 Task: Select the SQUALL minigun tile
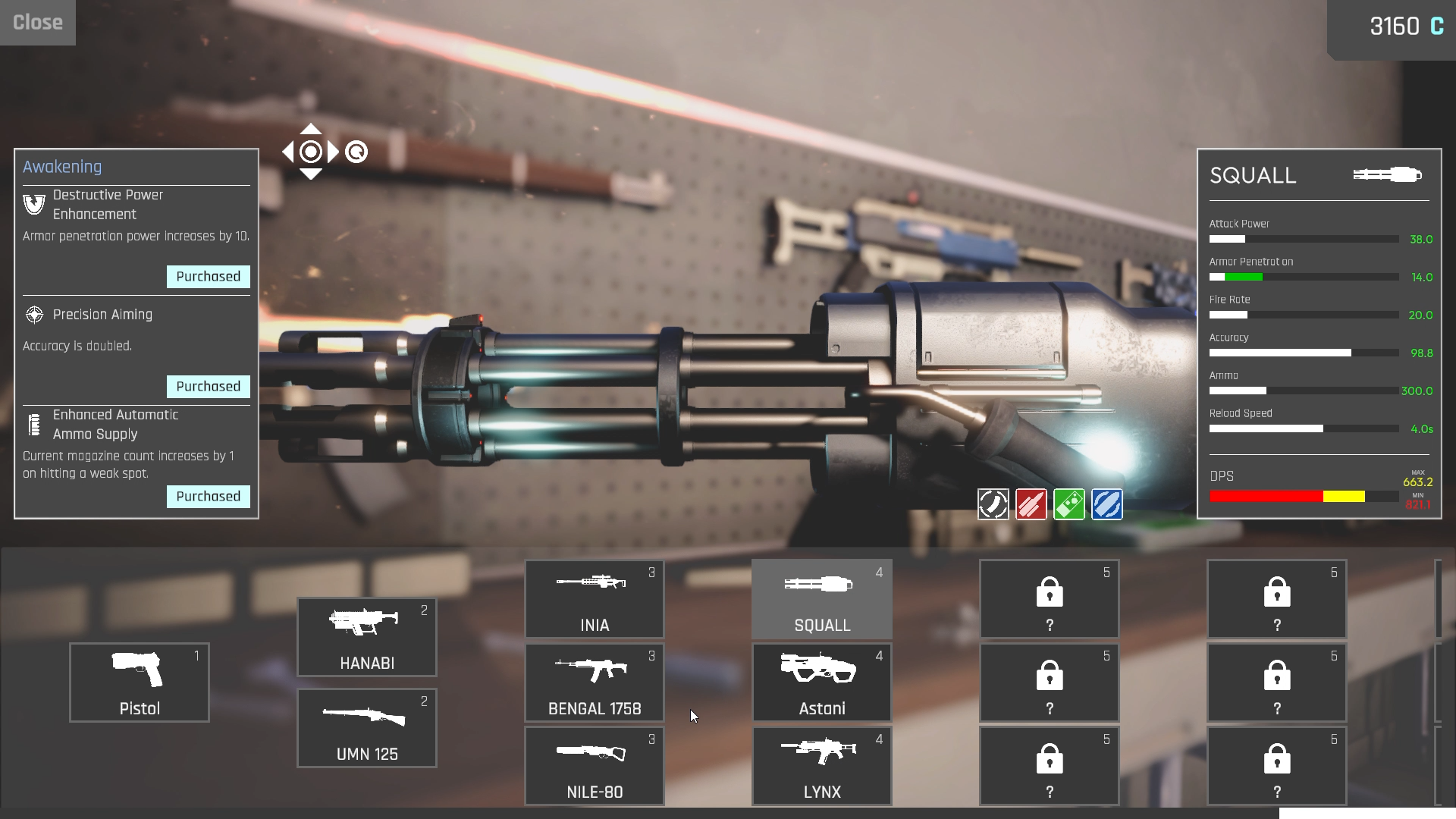[x=822, y=599]
